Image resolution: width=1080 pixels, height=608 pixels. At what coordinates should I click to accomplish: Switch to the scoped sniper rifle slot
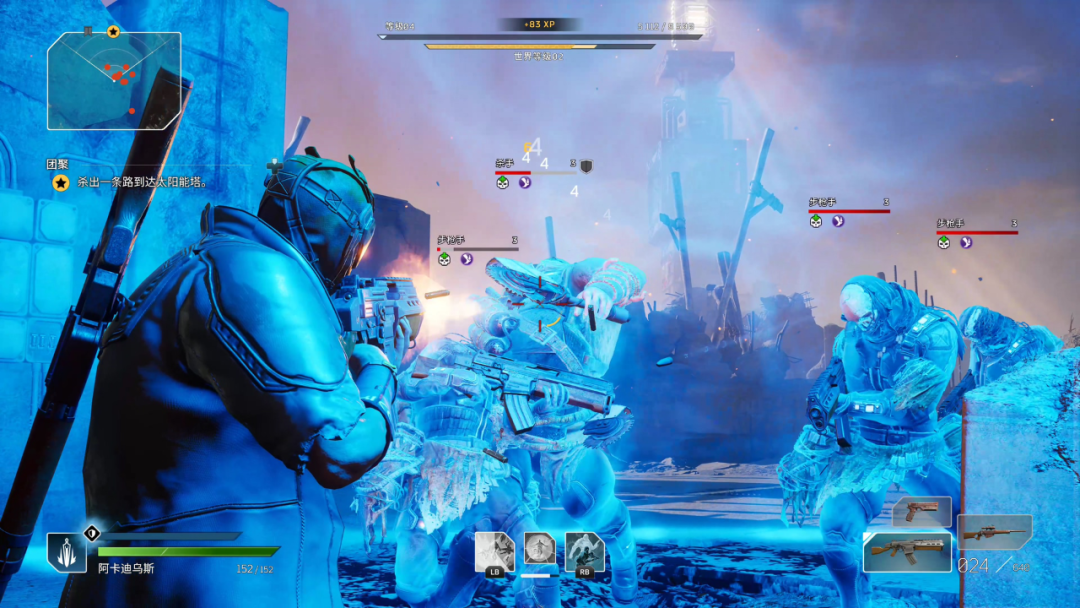point(994,529)
